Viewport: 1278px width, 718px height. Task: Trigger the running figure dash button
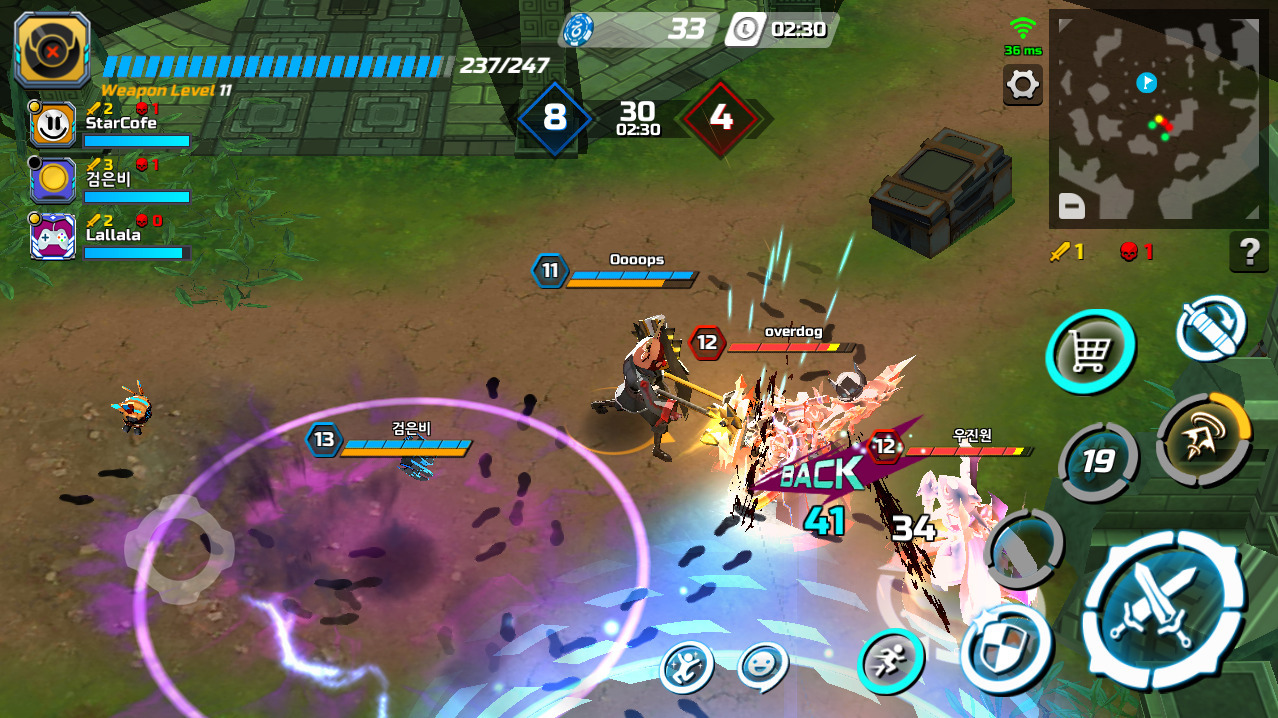click(x=890, y=660)
